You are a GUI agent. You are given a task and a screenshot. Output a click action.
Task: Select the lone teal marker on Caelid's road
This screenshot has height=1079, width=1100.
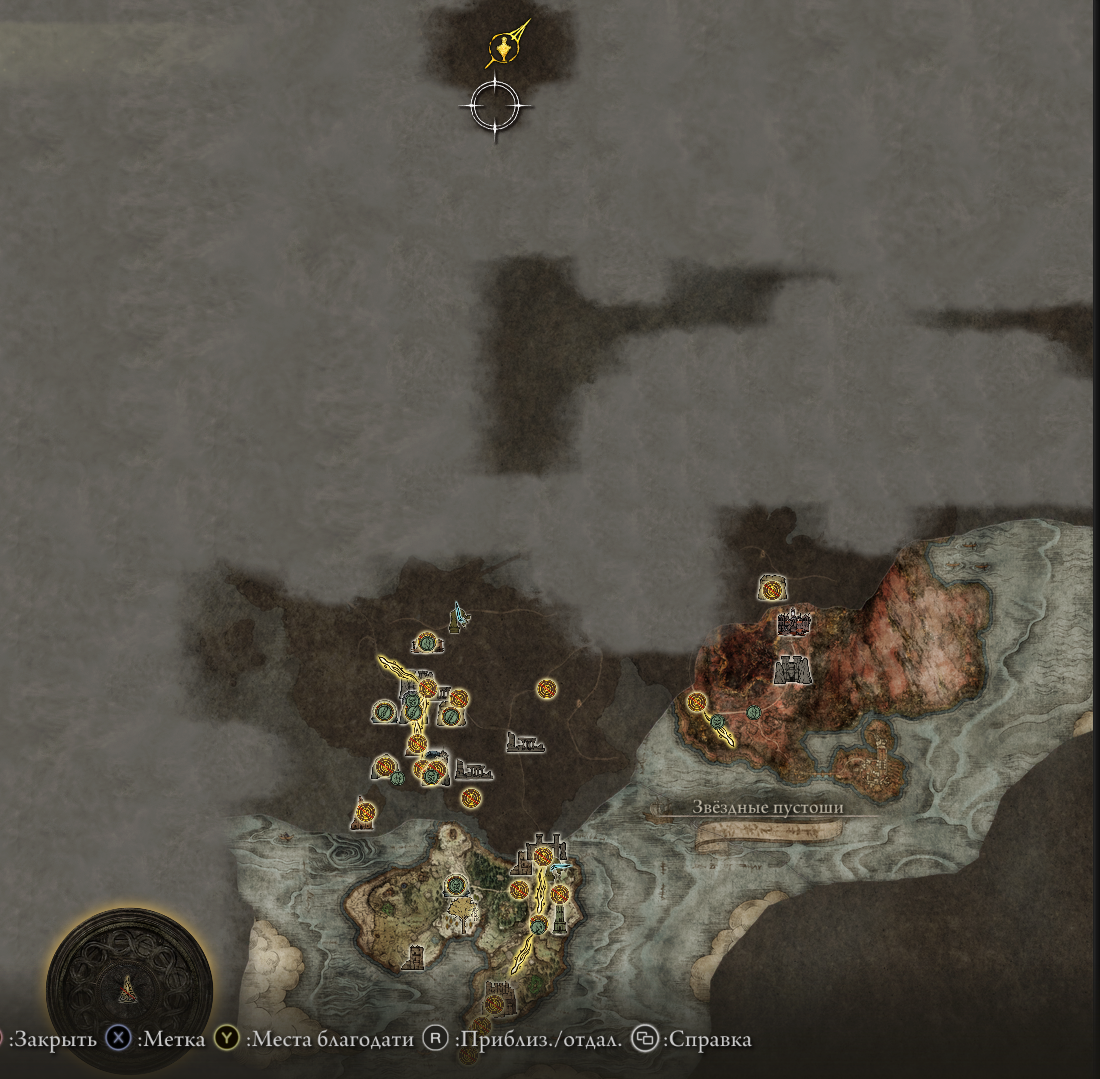pos(753,711)
